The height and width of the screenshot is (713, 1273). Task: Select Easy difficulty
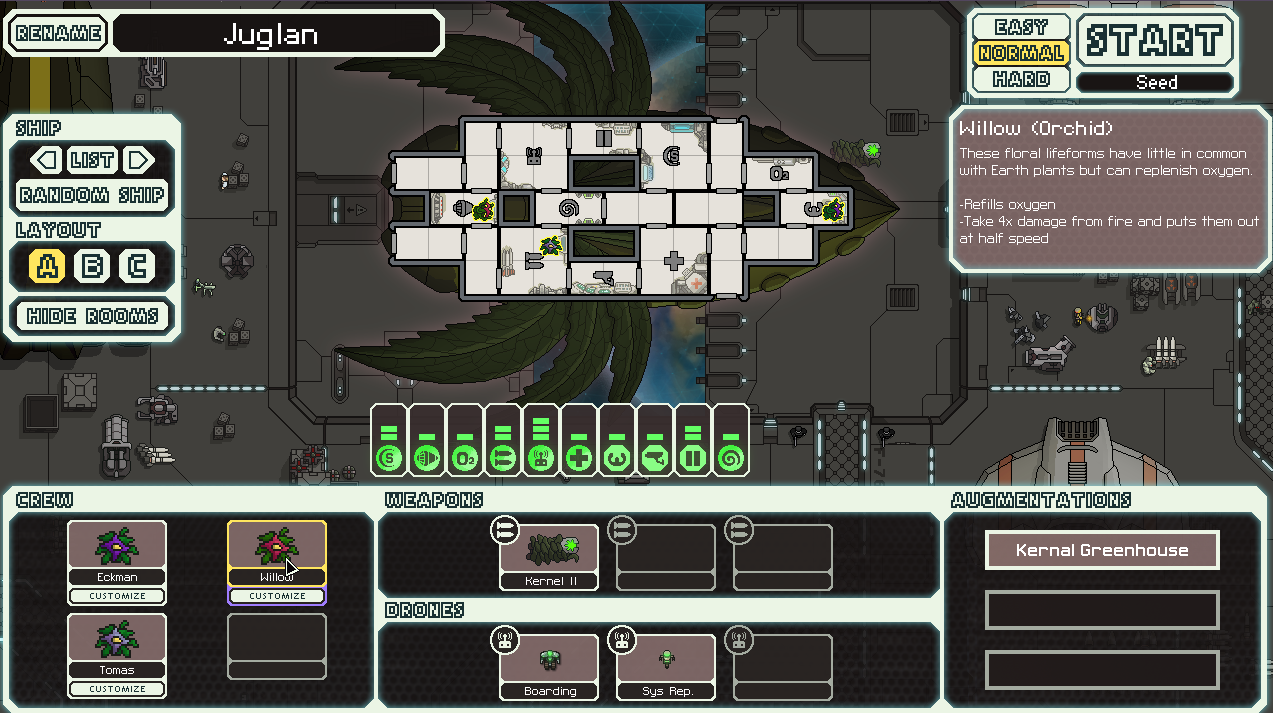1021,27
